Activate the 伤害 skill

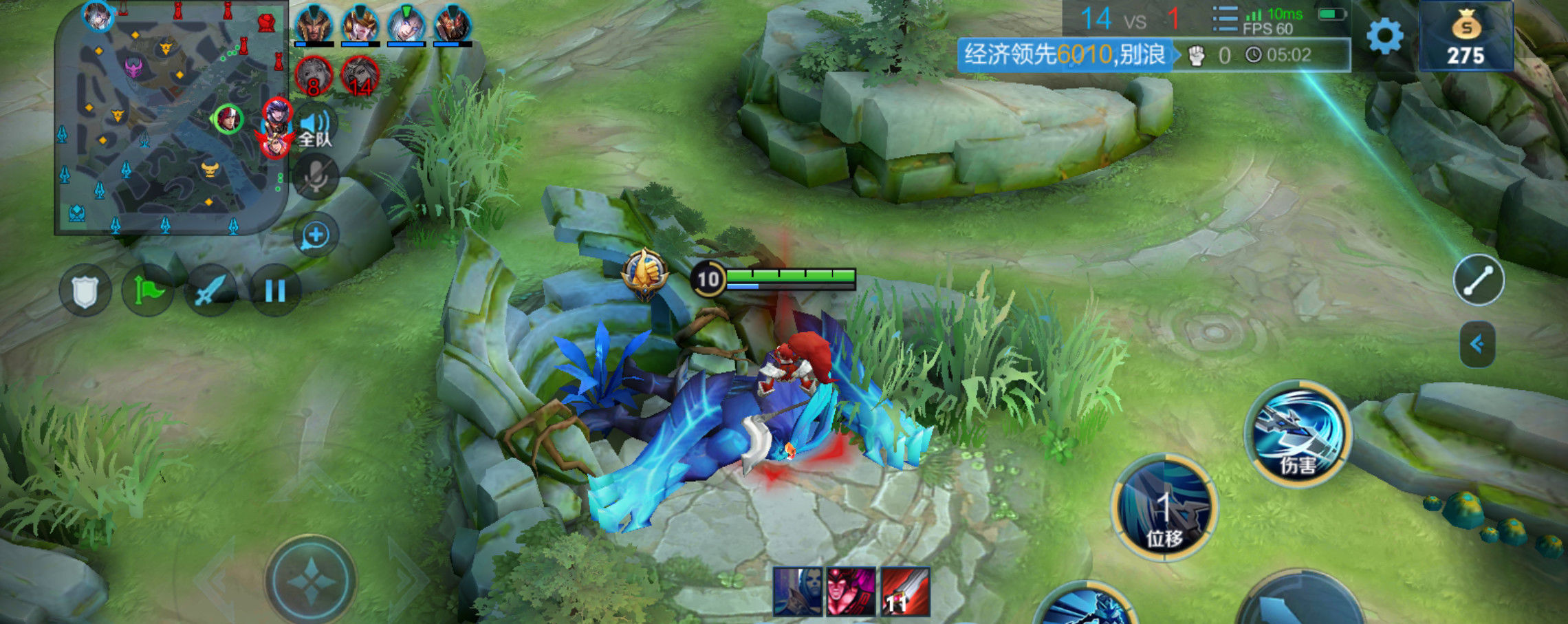[1298, 433]
